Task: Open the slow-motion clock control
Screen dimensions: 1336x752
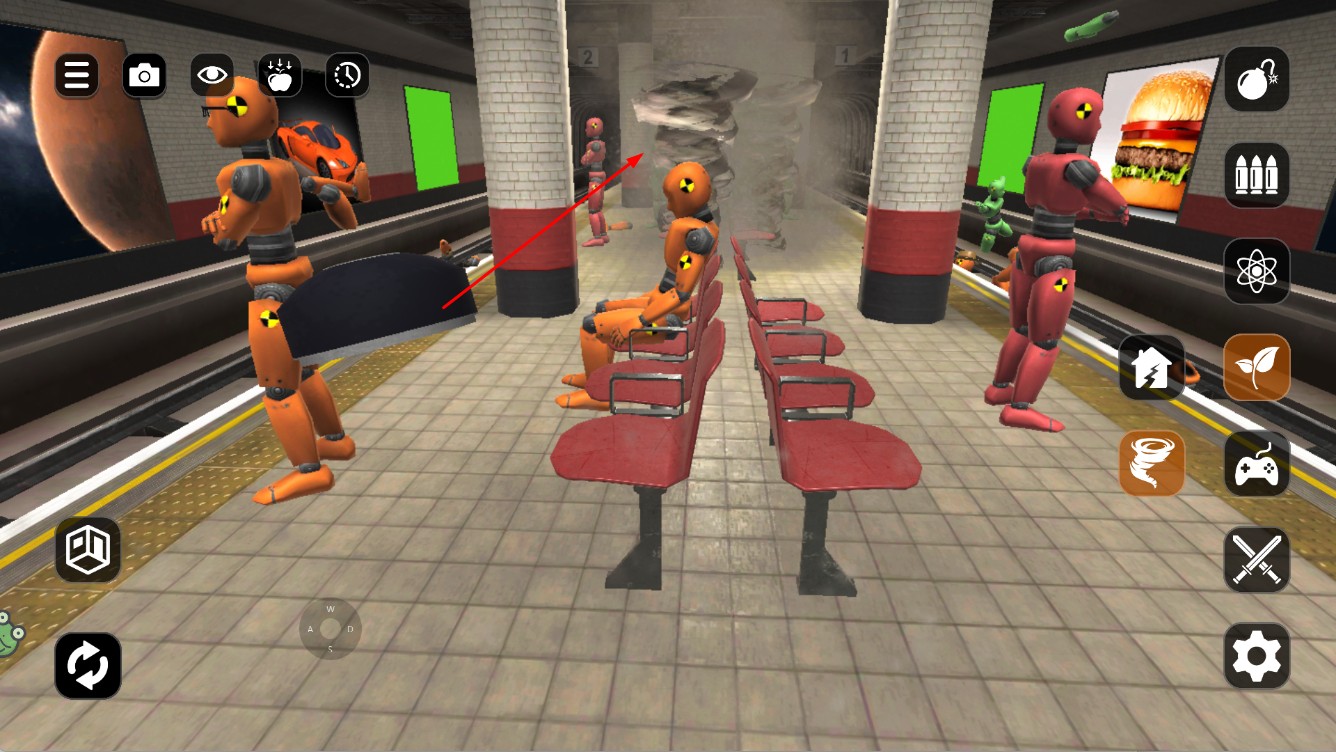Action: [347, 75]
